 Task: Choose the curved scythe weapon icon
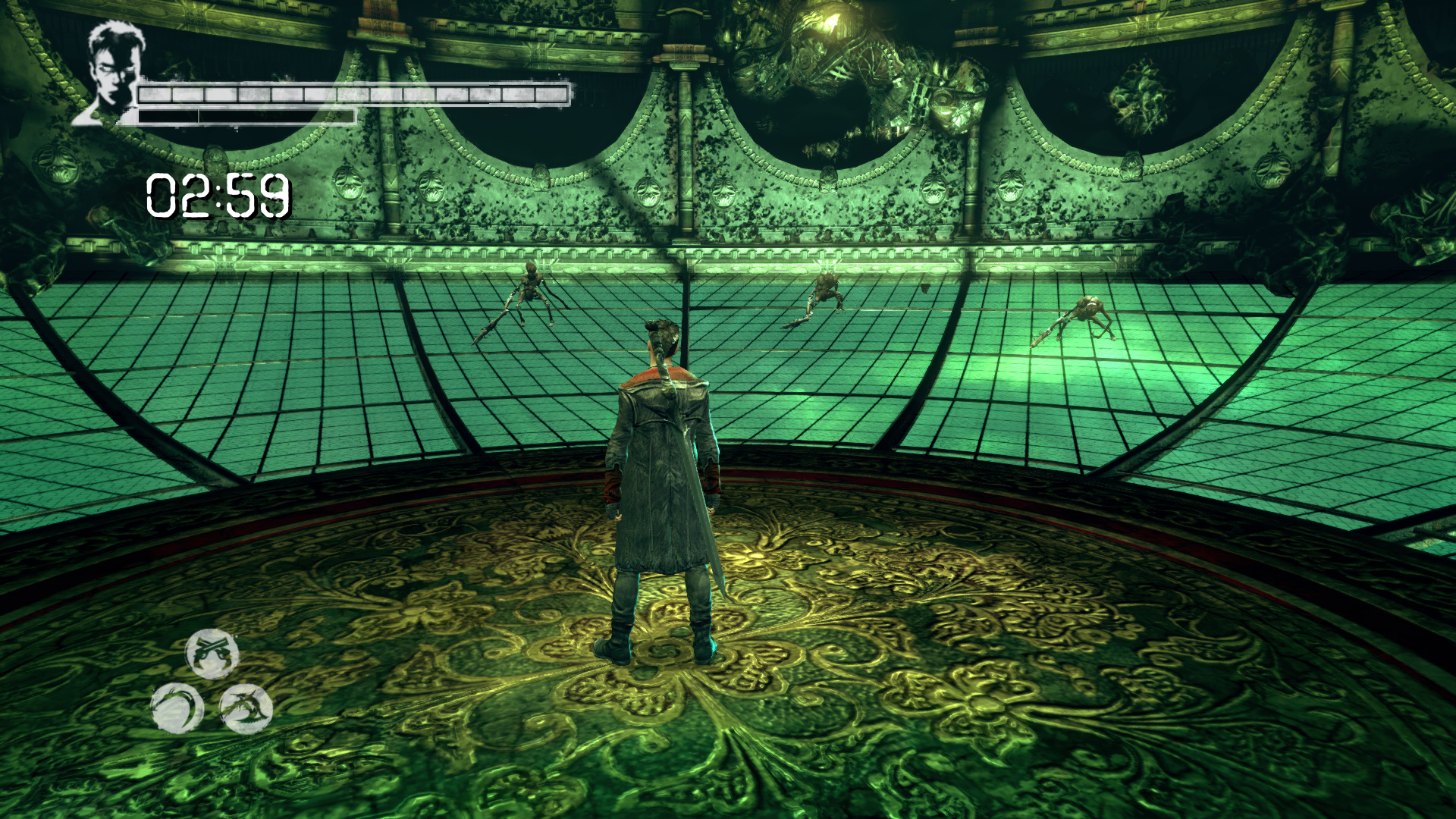point(177,708)
